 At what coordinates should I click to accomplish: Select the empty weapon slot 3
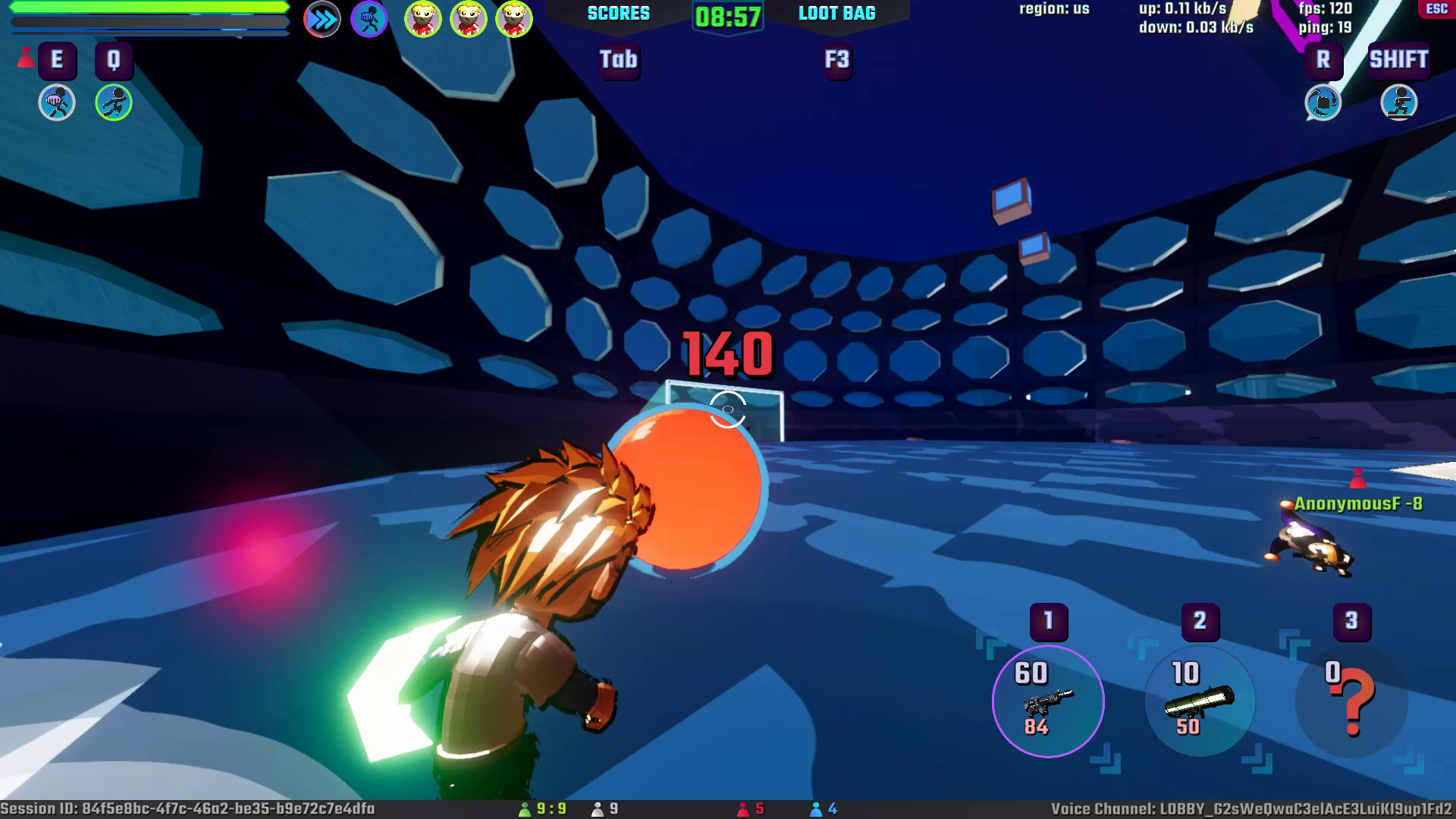[1351, 701]
